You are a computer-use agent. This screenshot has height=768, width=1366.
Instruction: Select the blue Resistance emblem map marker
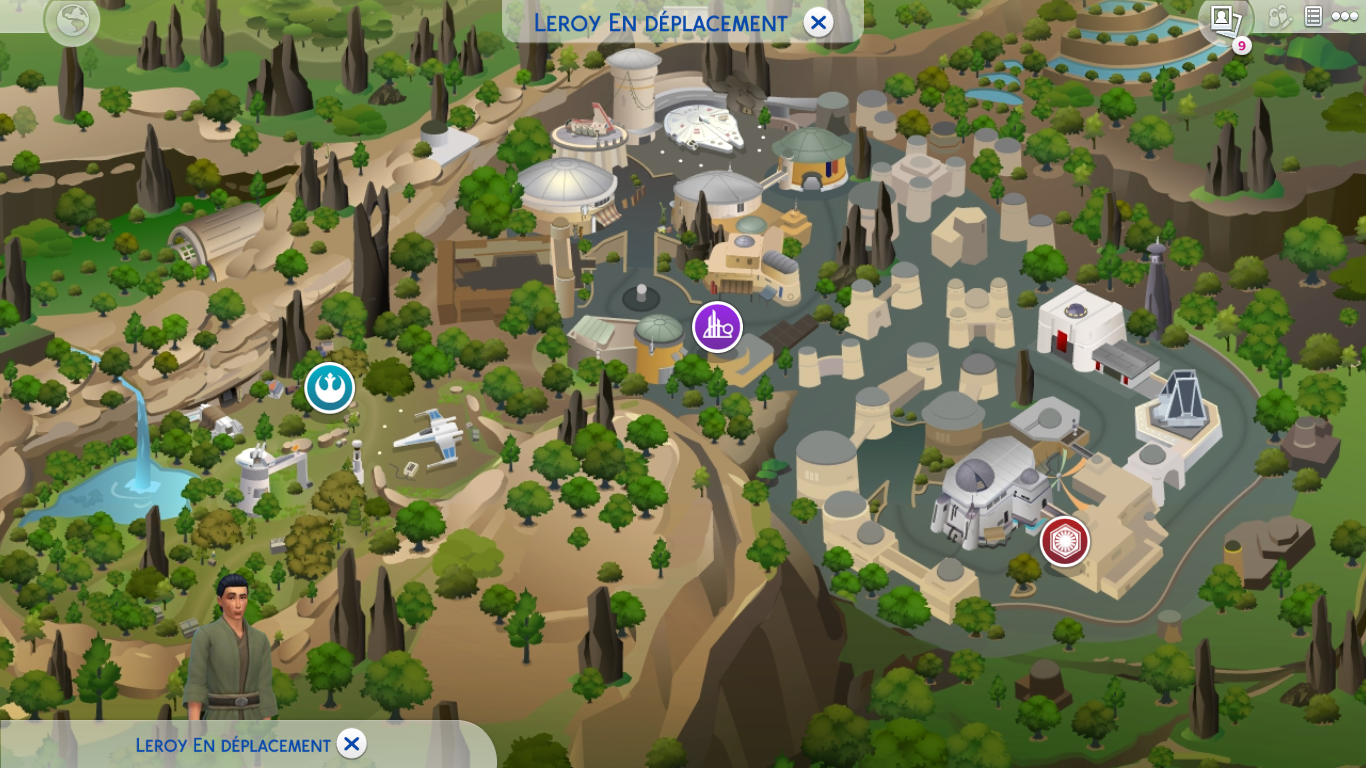coord(329,388)
